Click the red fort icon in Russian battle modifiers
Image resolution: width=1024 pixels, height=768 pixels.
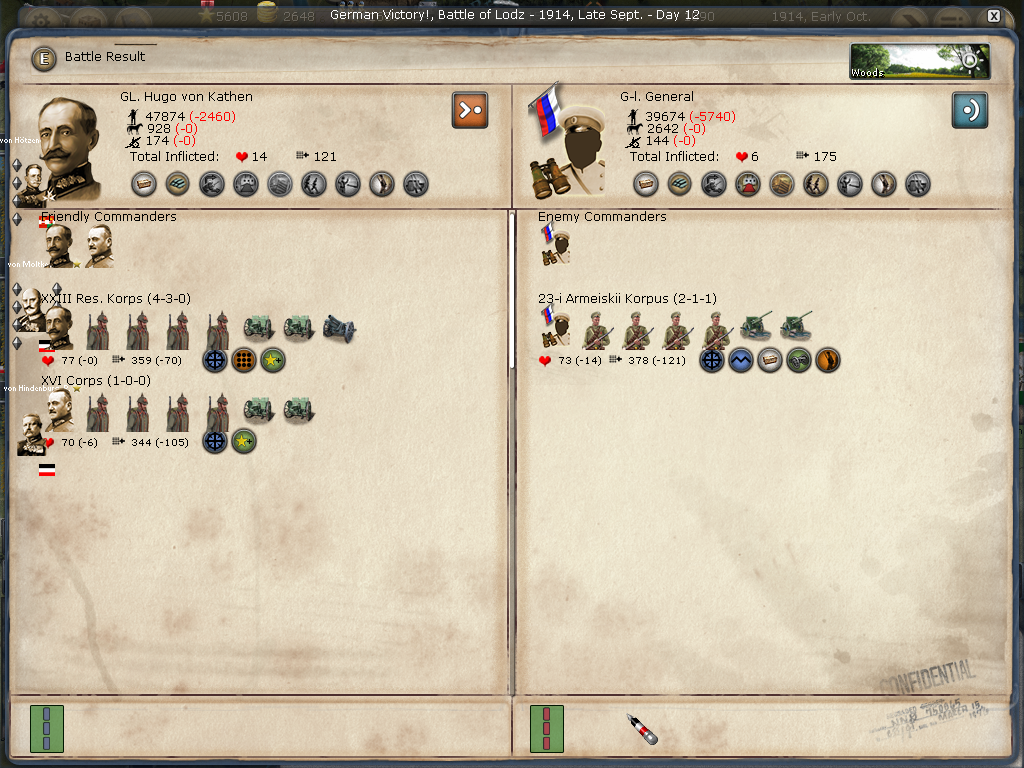click(748, 184)
